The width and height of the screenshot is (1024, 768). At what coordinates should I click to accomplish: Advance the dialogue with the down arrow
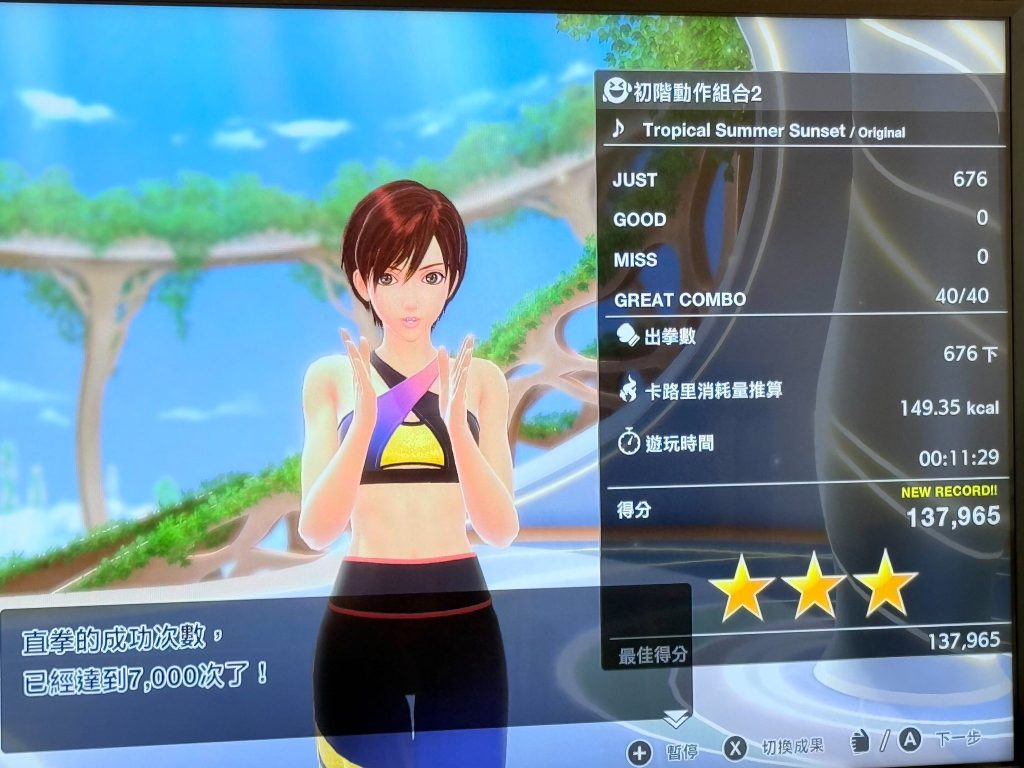[677, 718]
